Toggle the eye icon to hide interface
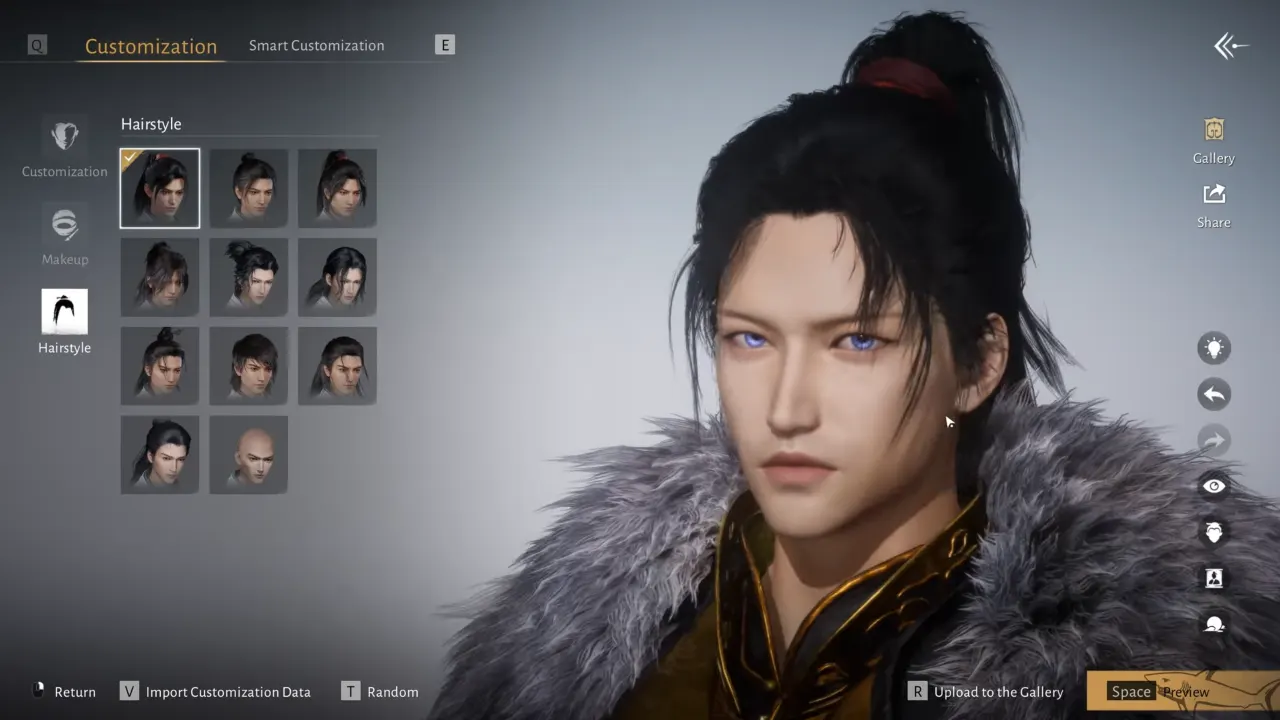The image size is (1280, 720). pos(1214,486)
